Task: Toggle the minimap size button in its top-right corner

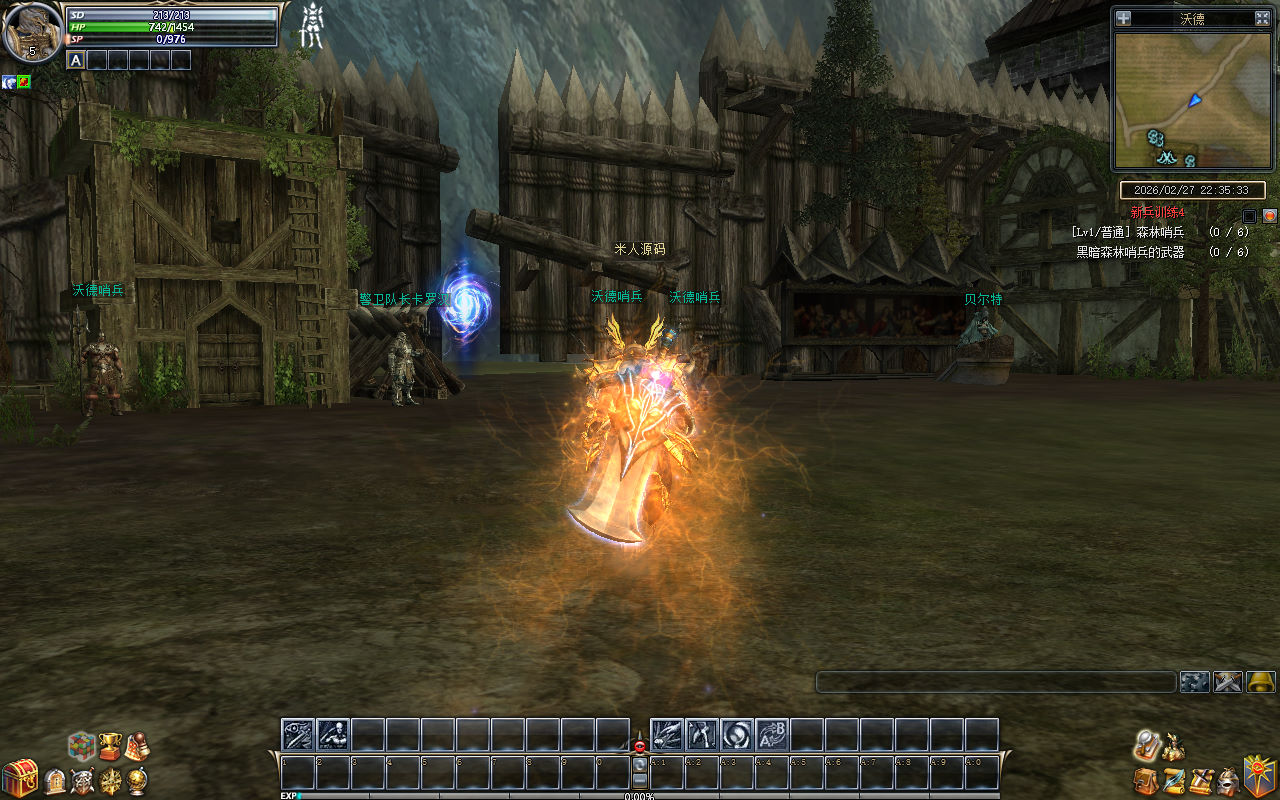Action: 1262,18
